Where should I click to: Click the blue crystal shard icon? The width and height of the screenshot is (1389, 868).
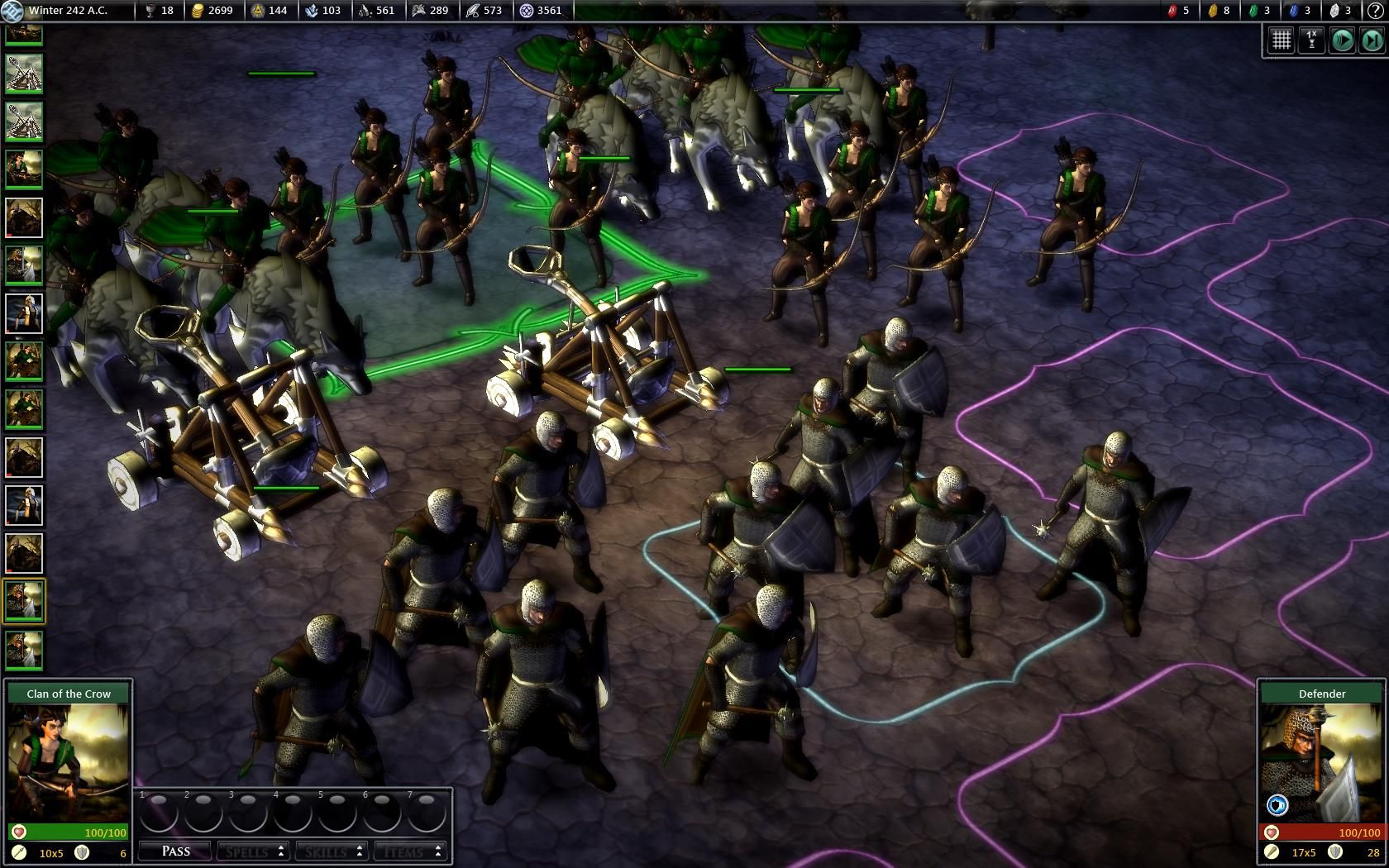pyautogui.click(x=1292, y=11)
